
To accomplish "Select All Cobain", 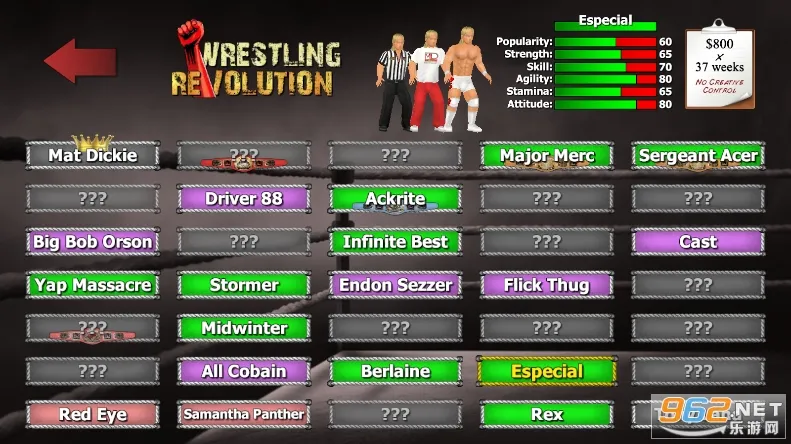I will click(244, 371).
